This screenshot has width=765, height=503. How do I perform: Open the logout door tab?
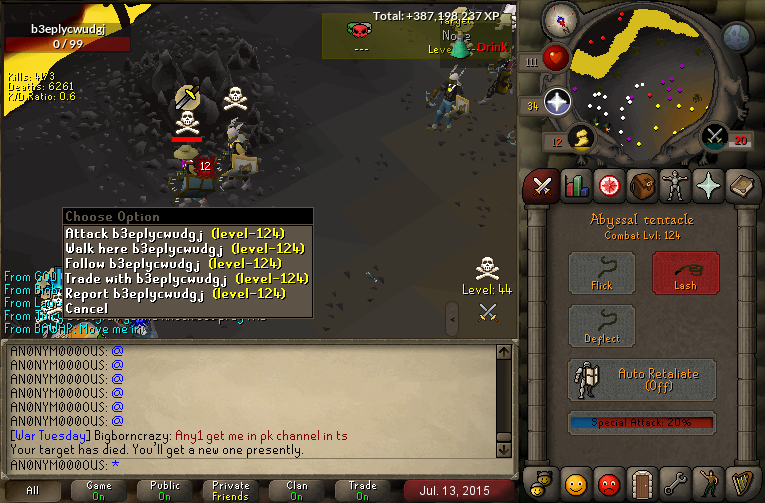point(642,484)
